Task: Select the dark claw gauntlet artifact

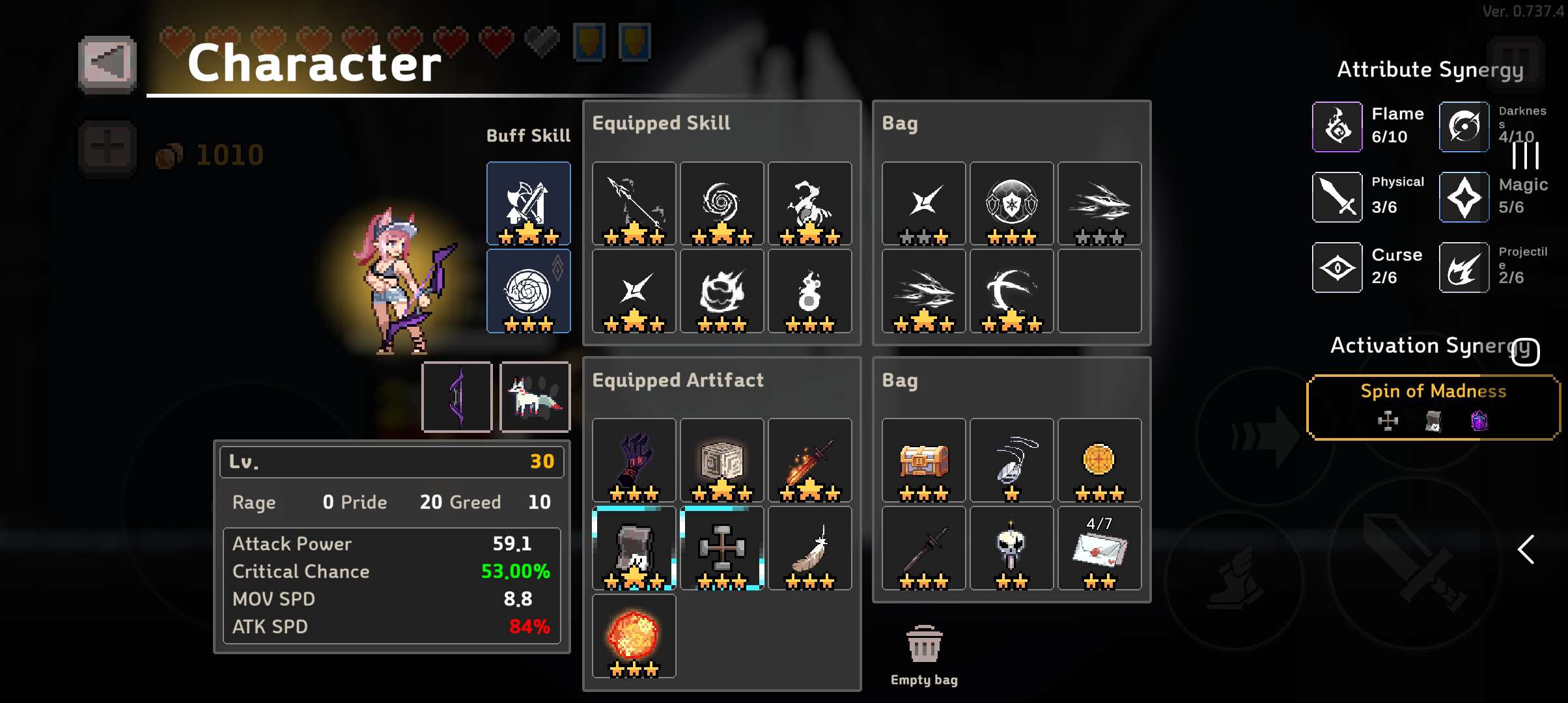Action: click(x=634, y=460)
